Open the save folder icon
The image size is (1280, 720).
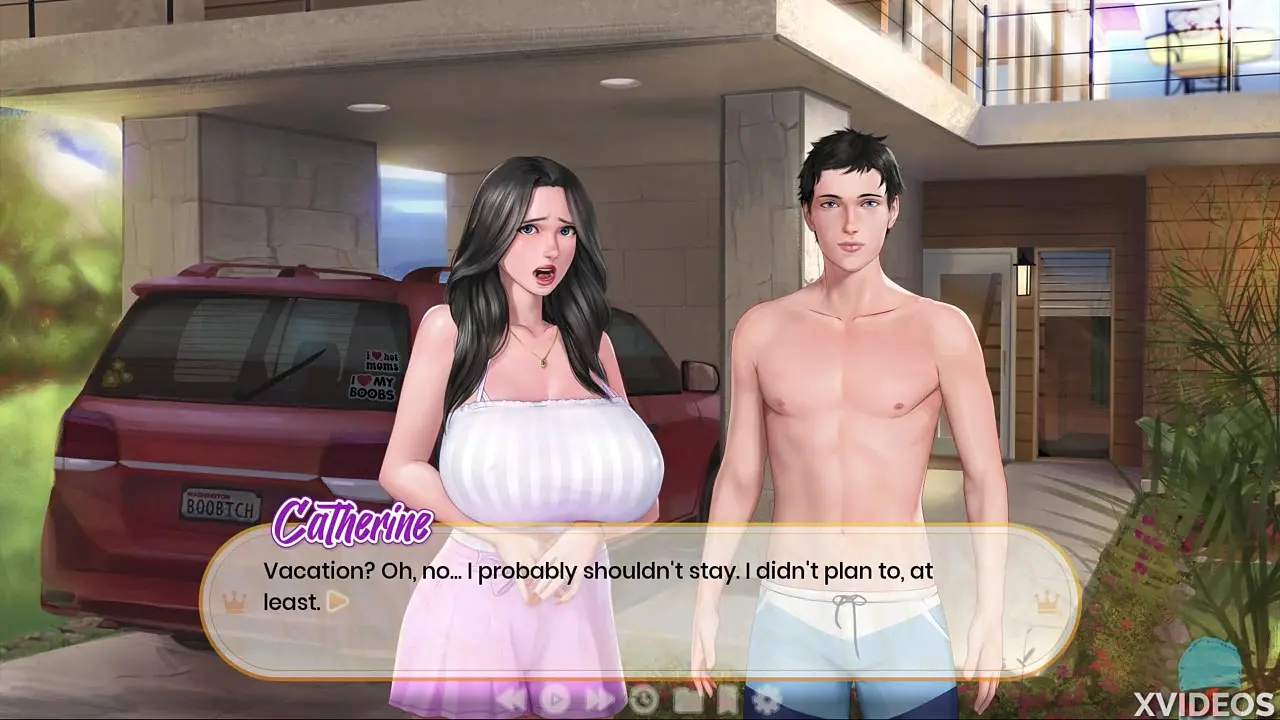pos(687,699)
